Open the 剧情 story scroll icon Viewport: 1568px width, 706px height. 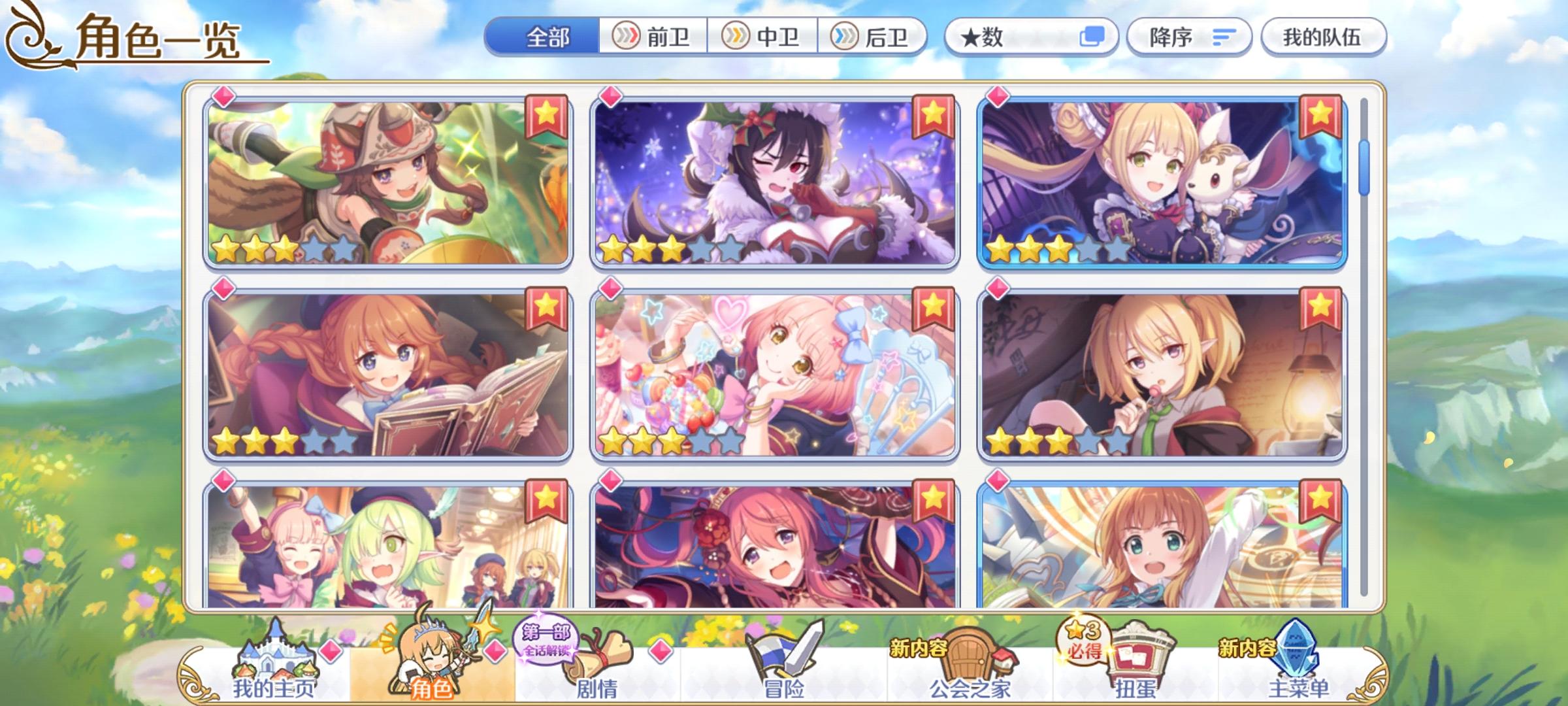[593, 654]
